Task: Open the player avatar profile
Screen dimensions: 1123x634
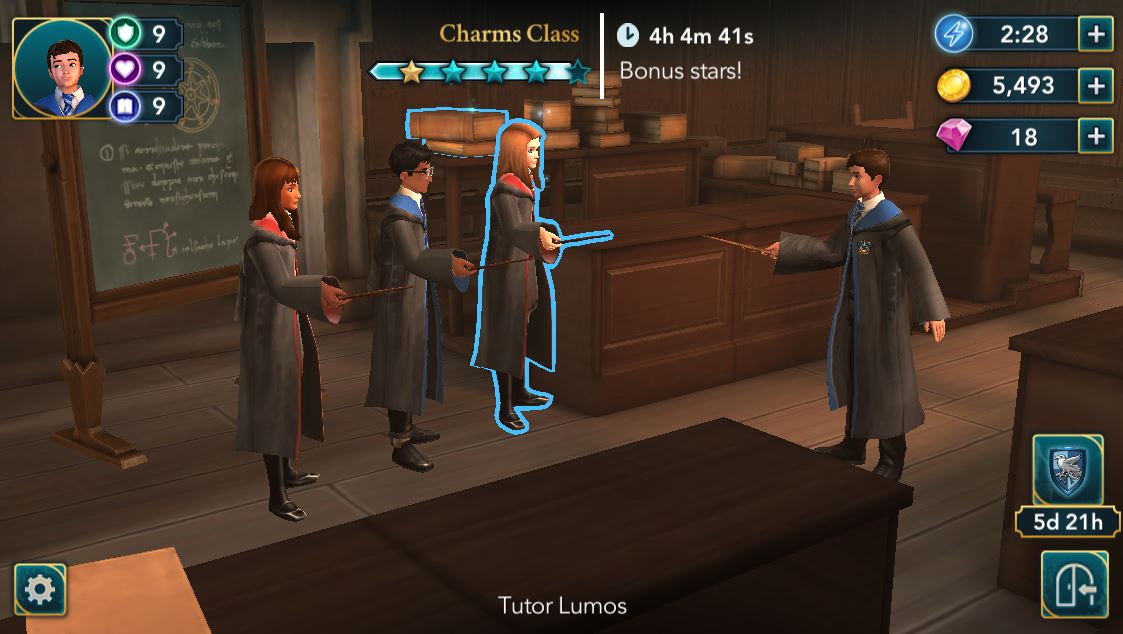Action: [x=62, y=67]
